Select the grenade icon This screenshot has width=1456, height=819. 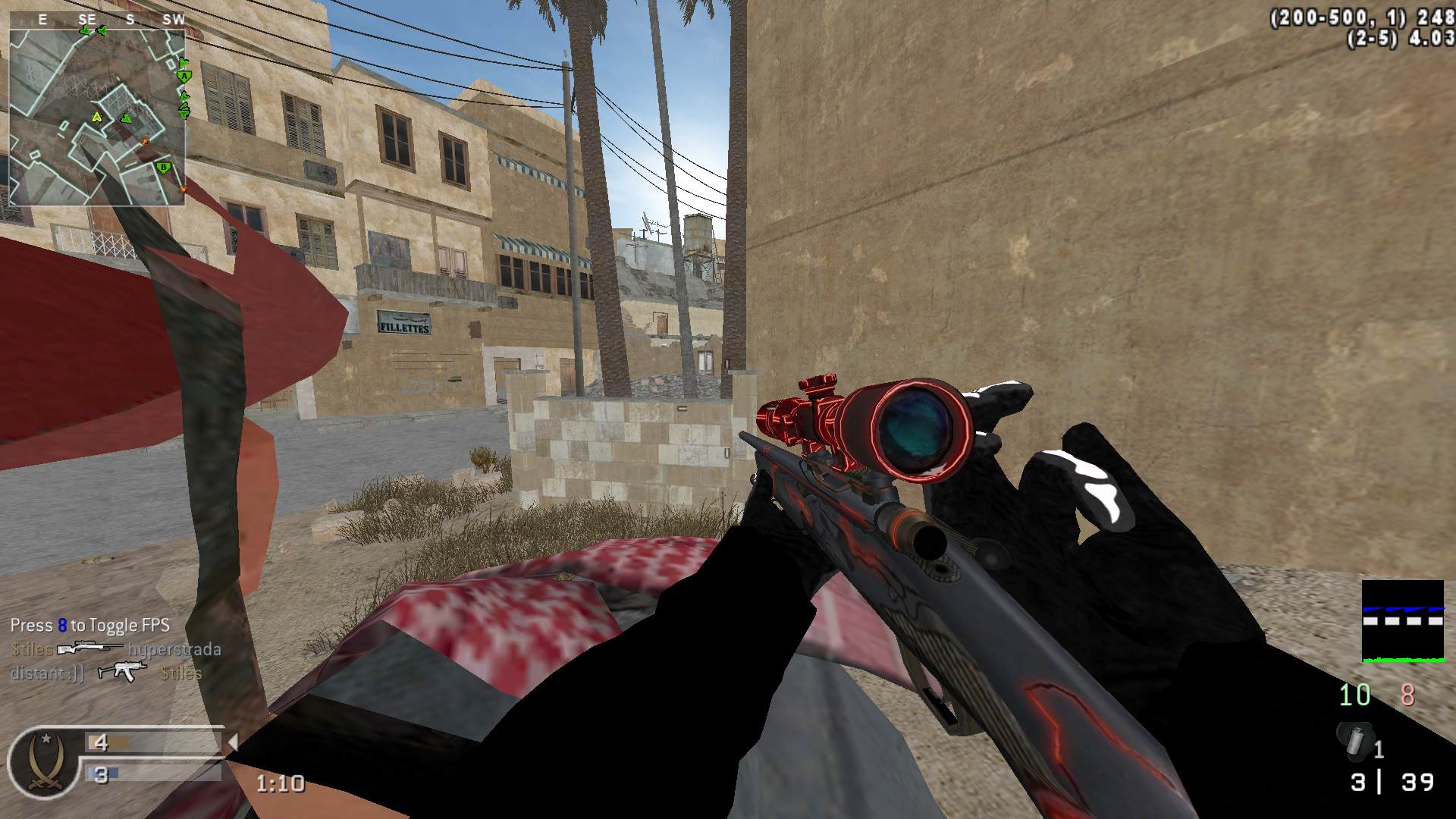coord(1357,742)
